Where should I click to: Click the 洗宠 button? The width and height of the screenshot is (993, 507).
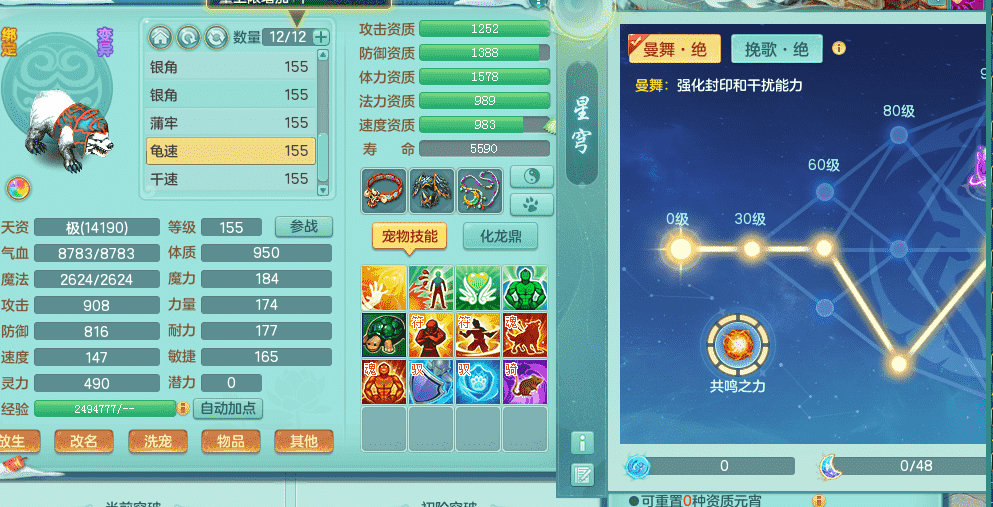157,441
